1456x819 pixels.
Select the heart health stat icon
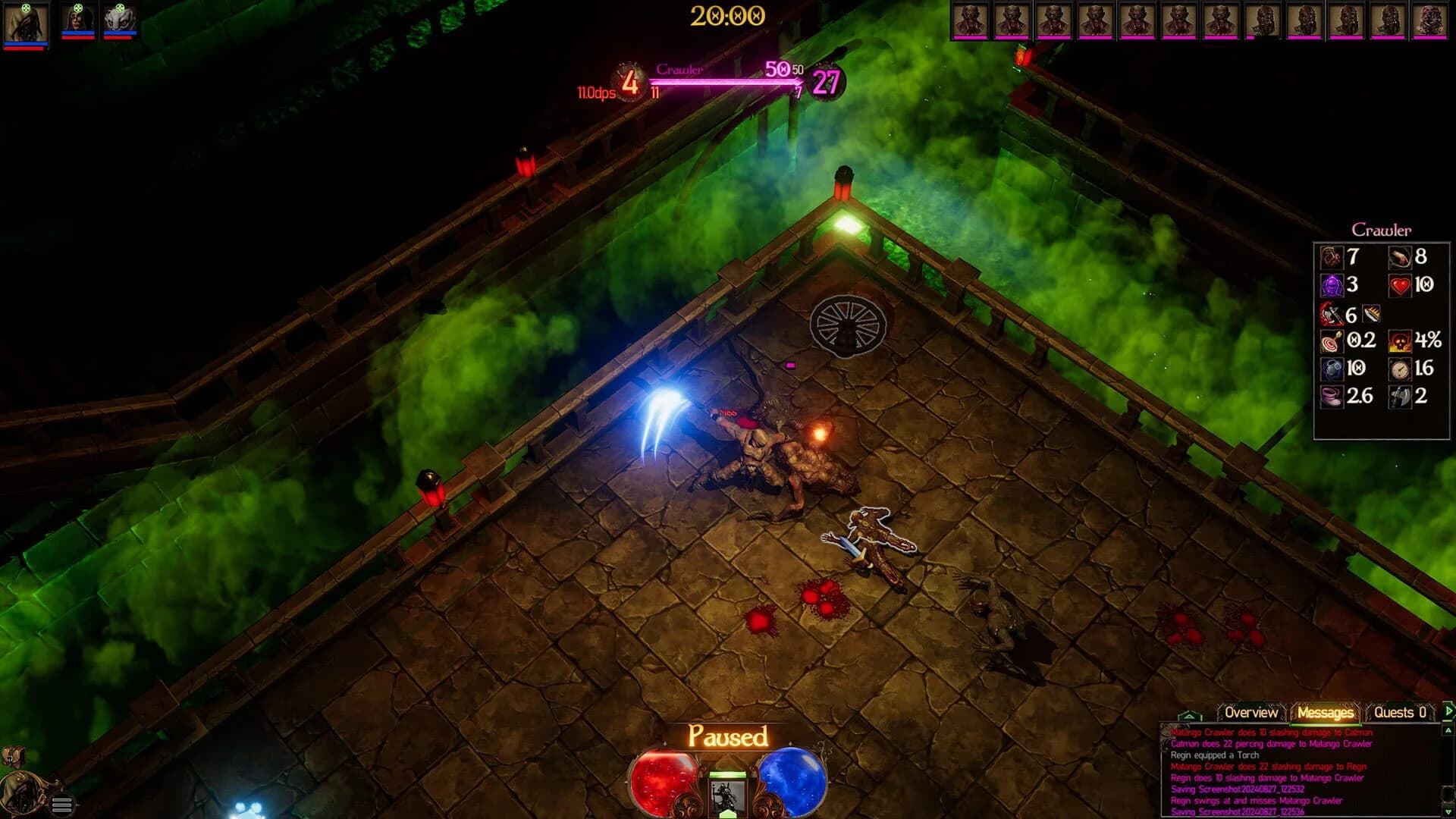tap(1401, 285)
